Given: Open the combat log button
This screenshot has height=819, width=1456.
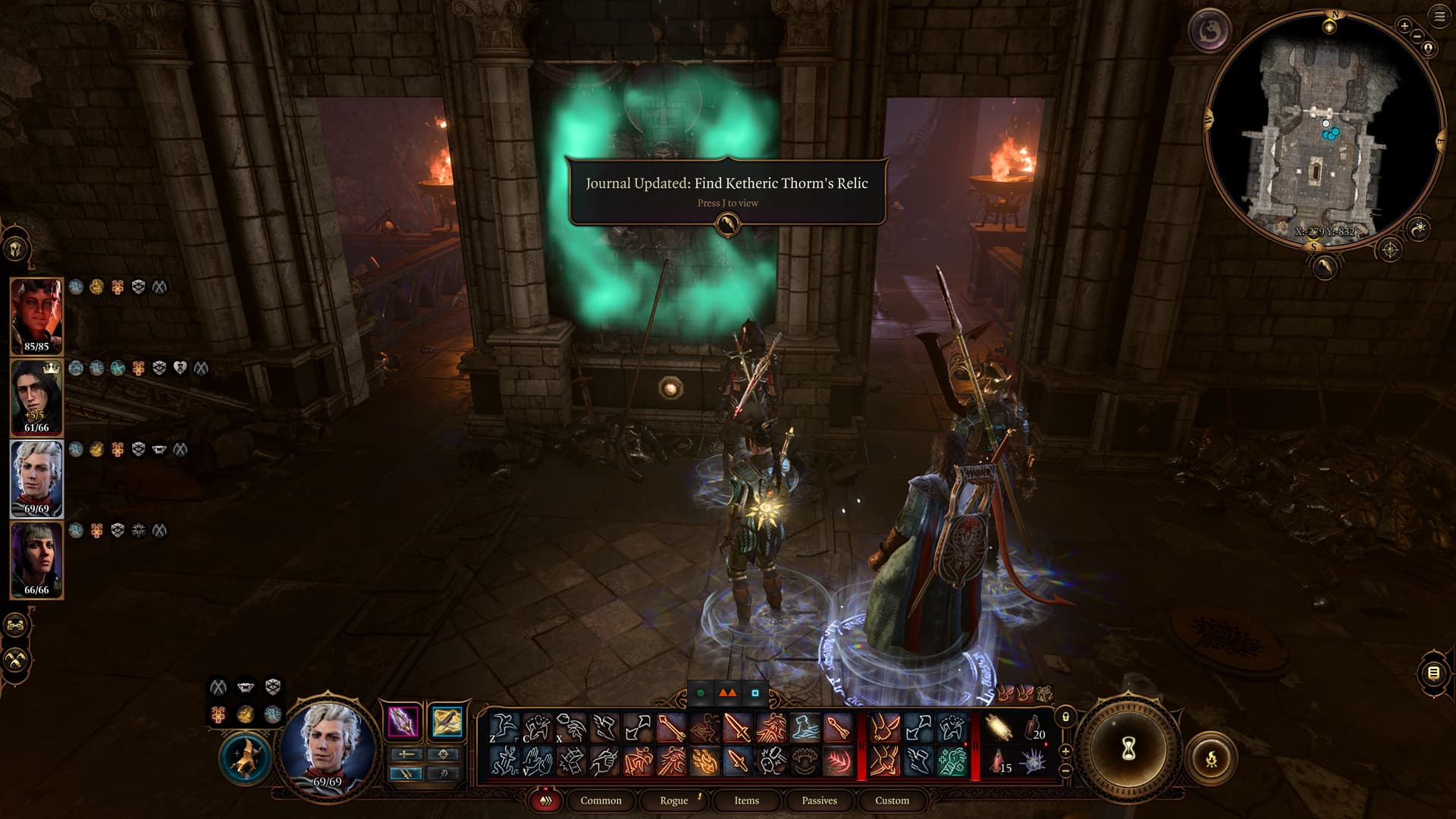Looking at the screenshot, I should 1433,673.
